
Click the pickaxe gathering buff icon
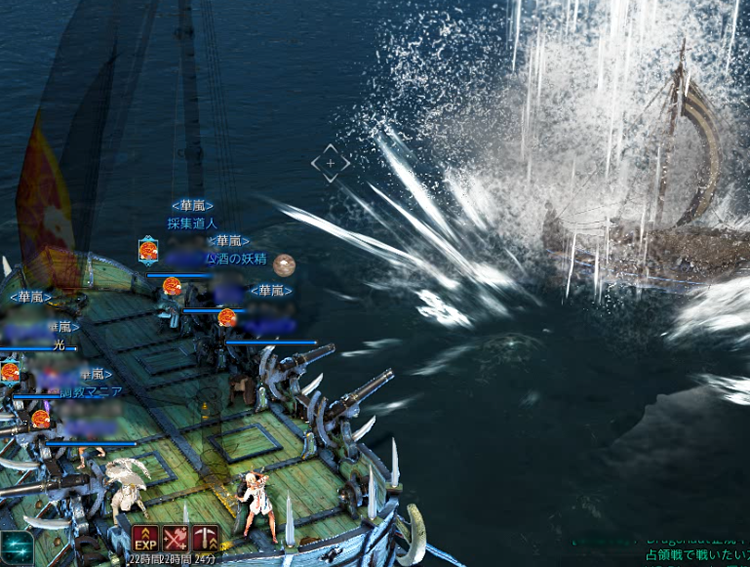pos(206,537)
